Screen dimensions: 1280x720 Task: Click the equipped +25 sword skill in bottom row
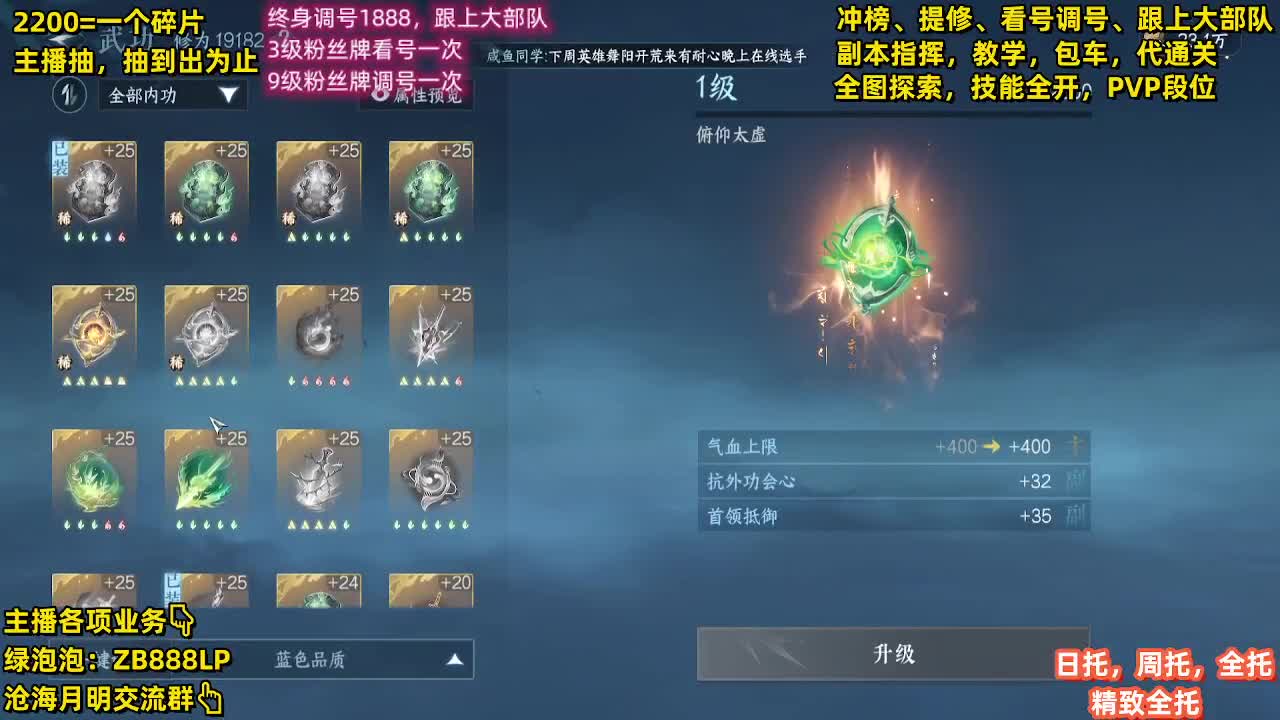coord(206,592)
